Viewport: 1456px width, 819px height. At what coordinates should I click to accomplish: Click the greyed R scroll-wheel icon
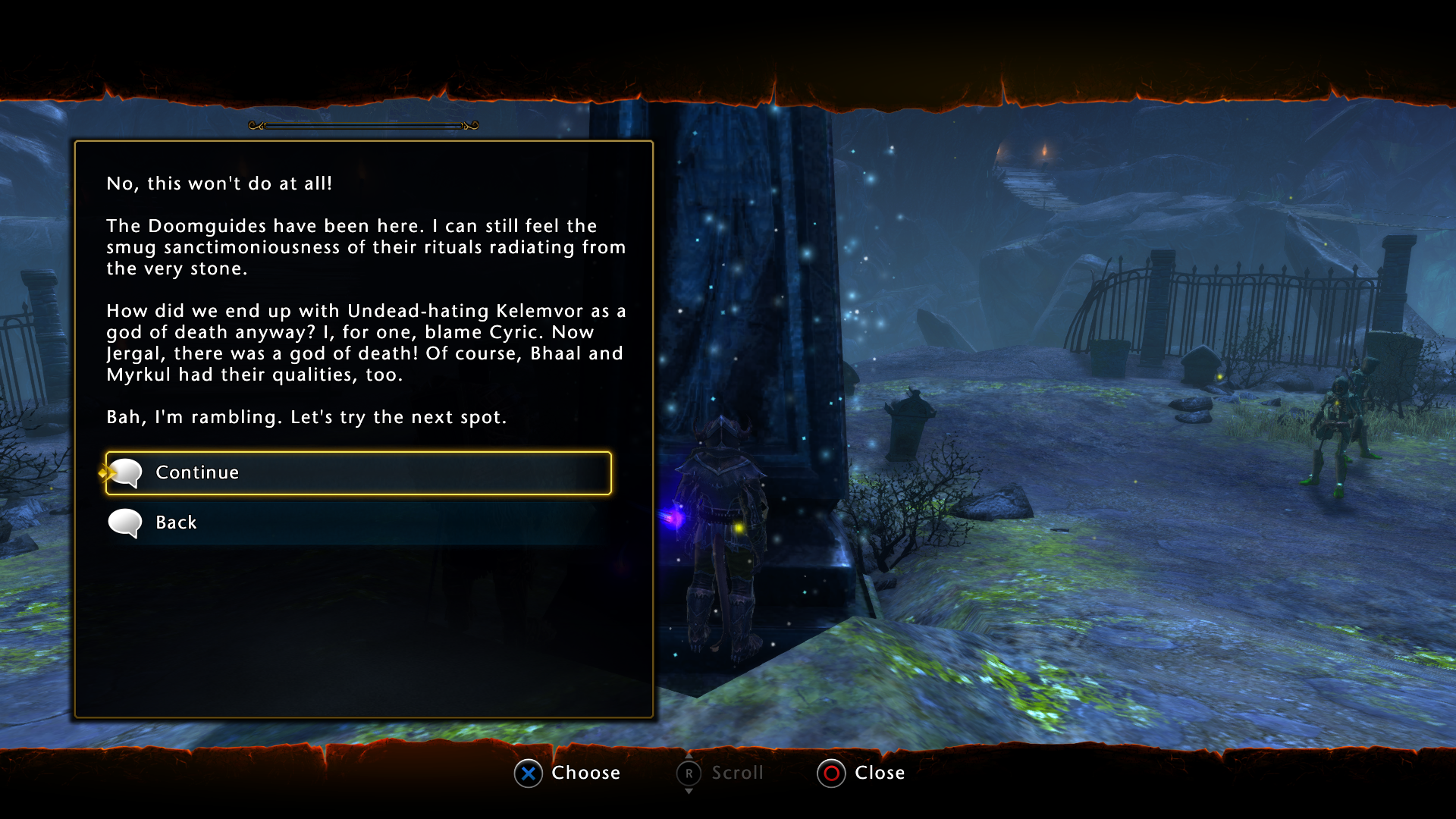point(689,773)
